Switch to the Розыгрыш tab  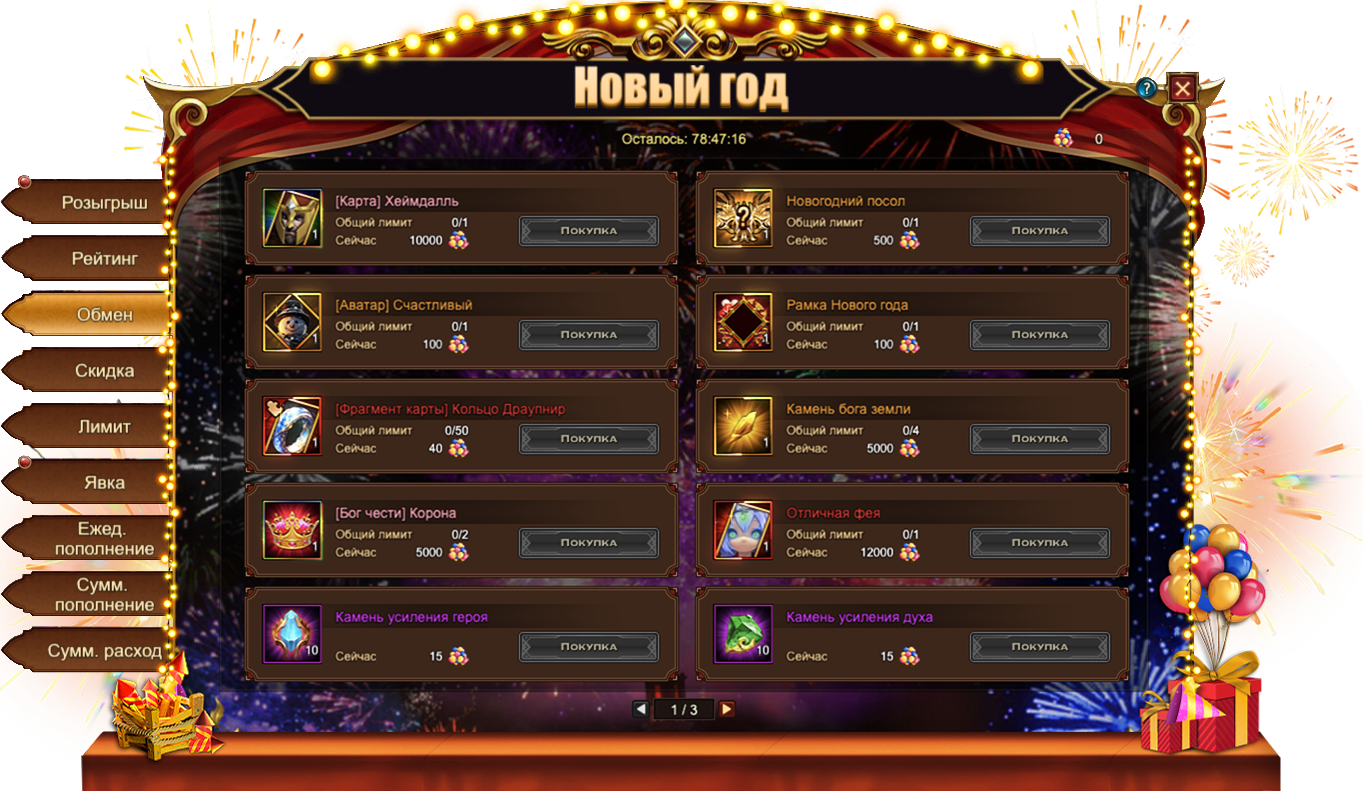tap(104, 203)
